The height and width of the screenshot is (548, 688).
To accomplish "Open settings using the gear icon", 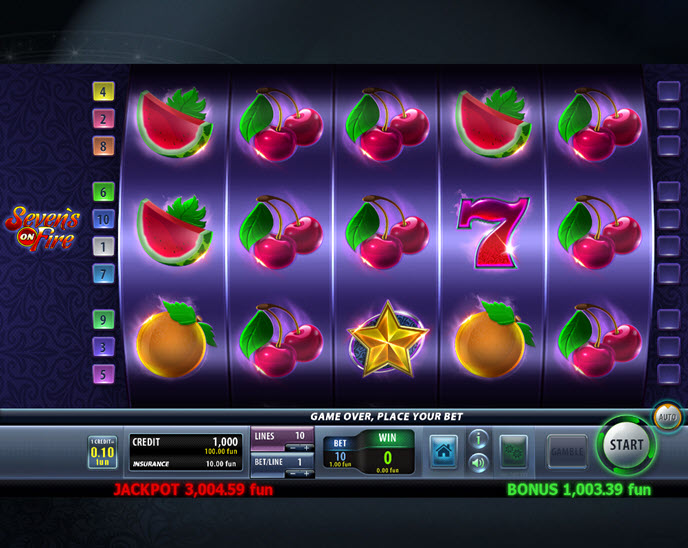I will (514, 451).
